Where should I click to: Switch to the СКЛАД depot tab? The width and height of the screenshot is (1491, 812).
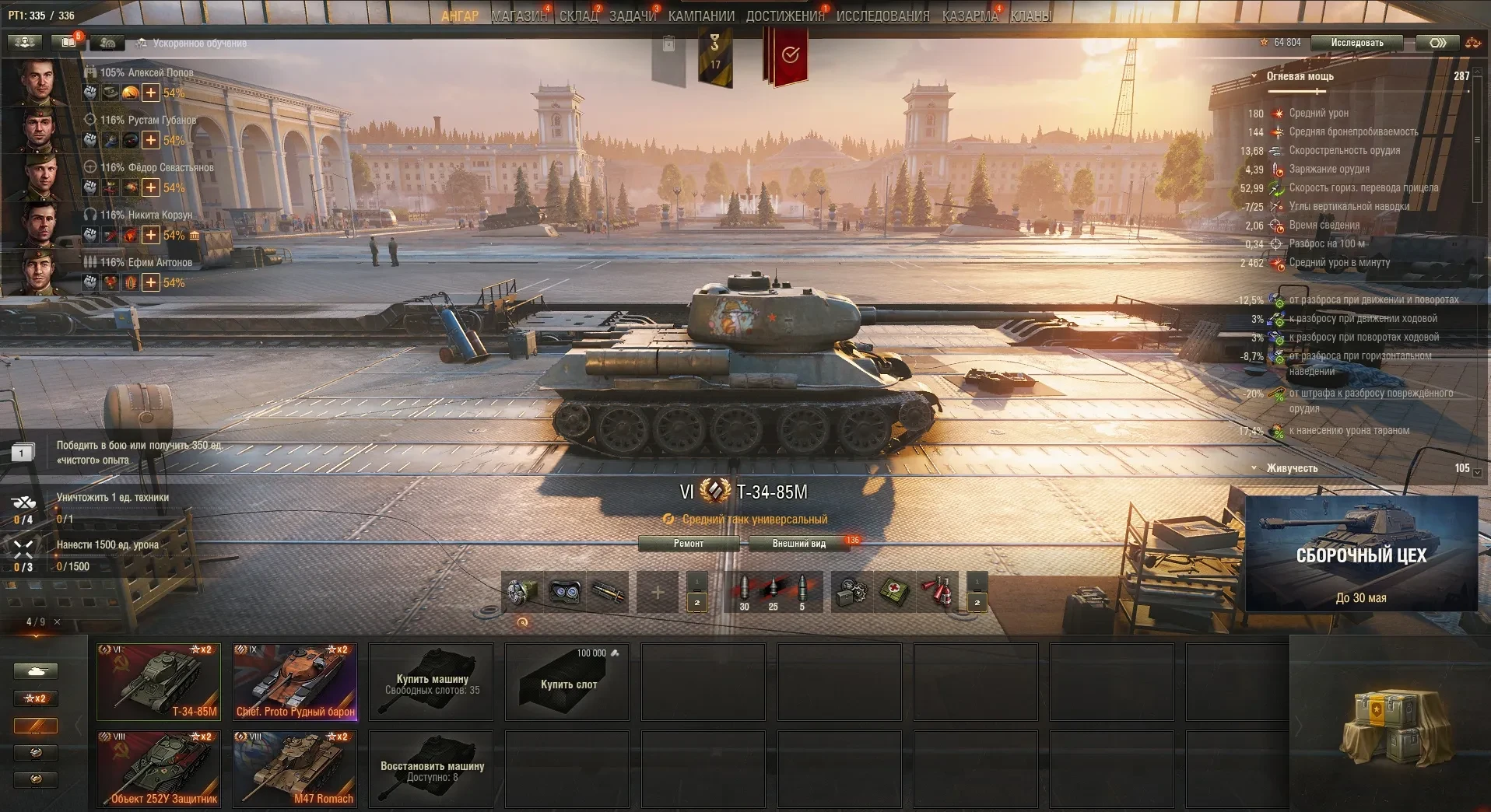pos(578,16)
